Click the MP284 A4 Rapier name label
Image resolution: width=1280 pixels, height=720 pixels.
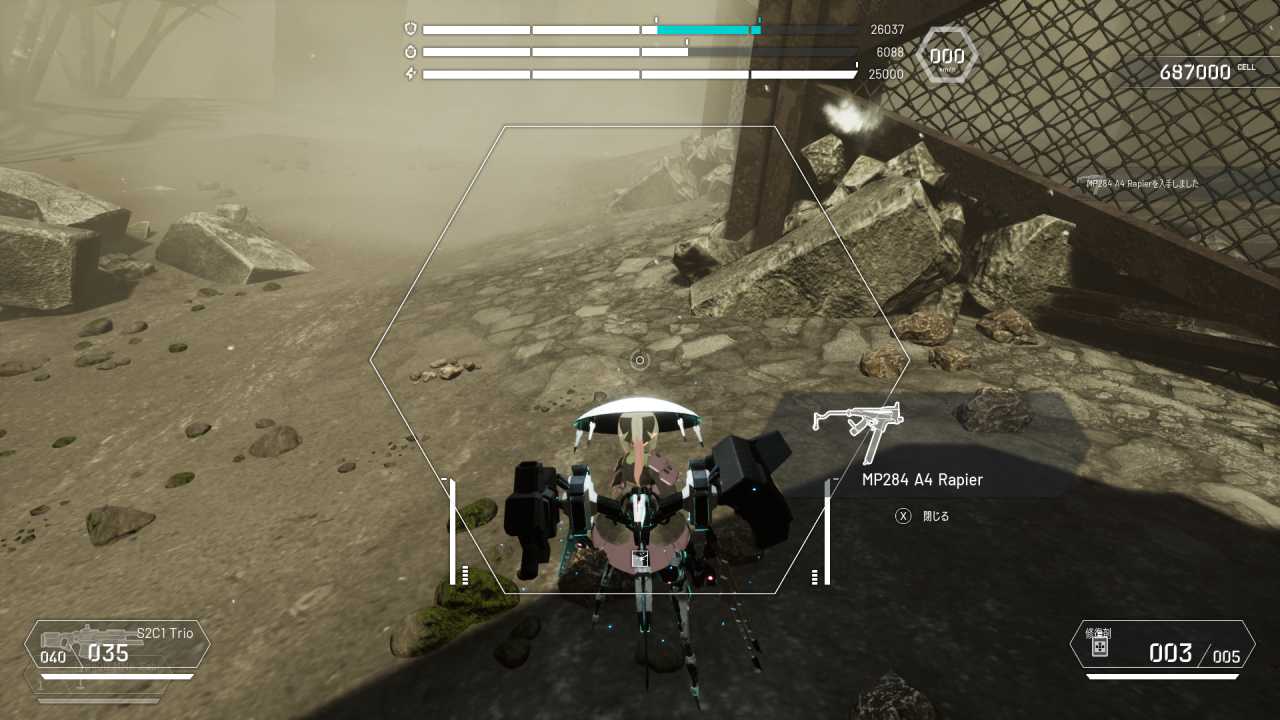(x=921, y=480)
